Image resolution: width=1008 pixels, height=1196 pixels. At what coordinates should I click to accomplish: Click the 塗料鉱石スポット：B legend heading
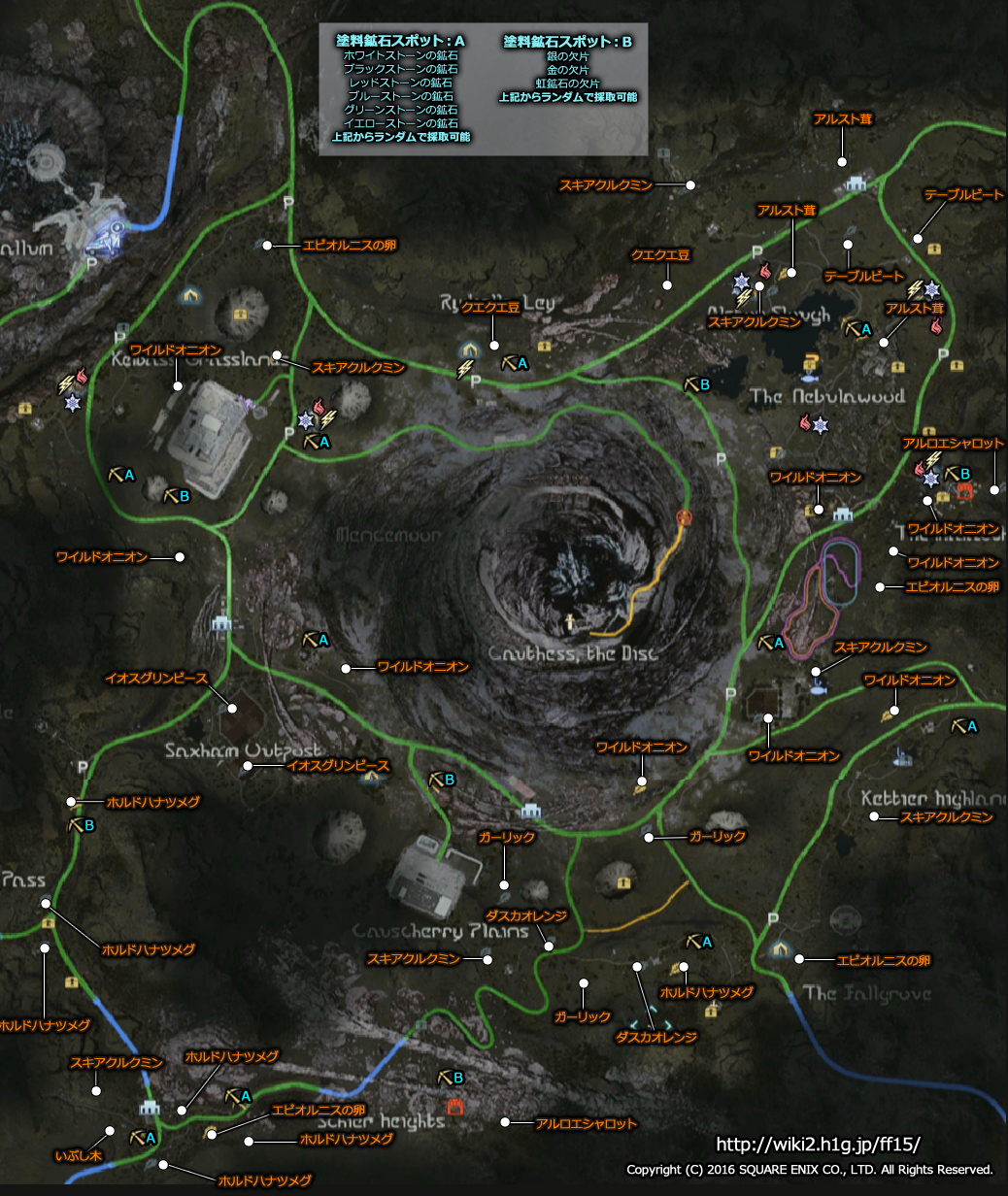(568, 42)
